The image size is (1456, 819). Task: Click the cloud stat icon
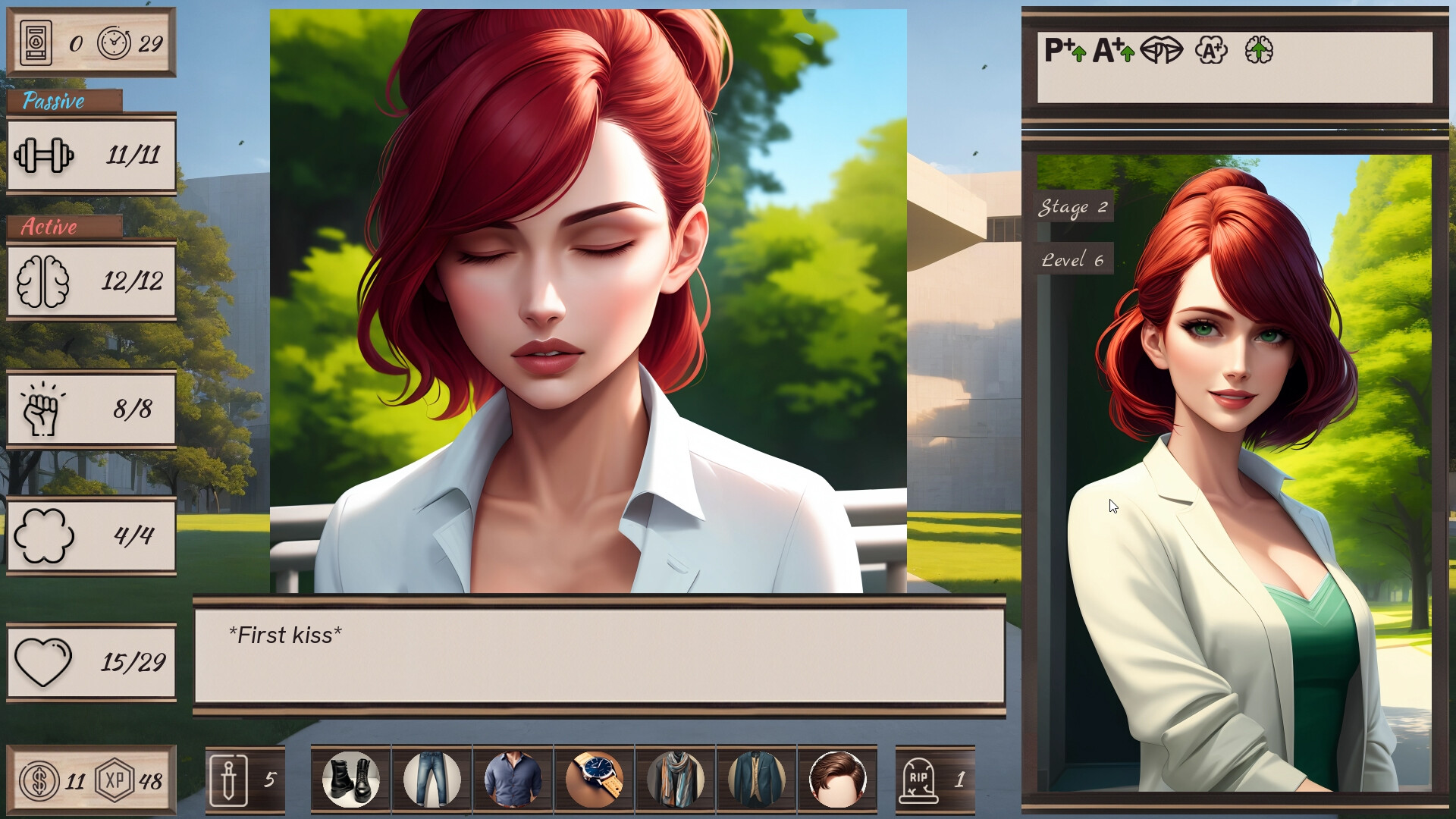pyautogui.click(x=45, y=535)
